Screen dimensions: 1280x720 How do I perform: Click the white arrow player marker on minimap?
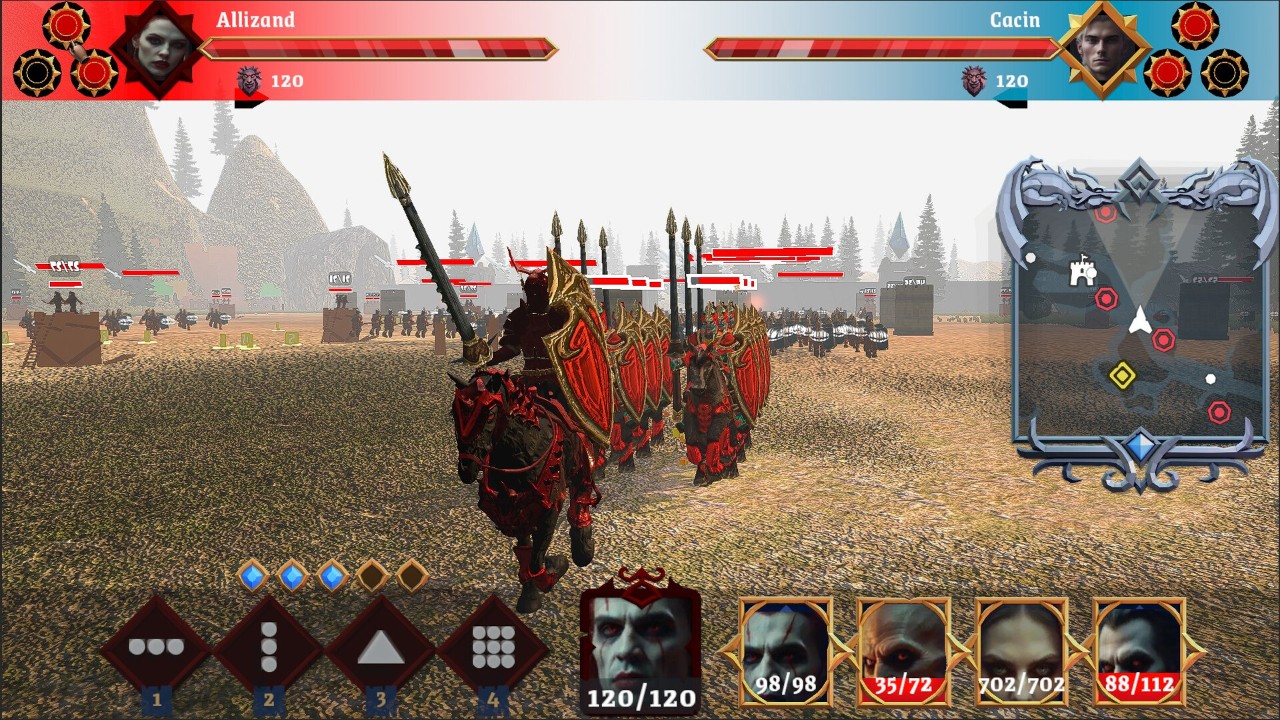(x=1139, y=320)
